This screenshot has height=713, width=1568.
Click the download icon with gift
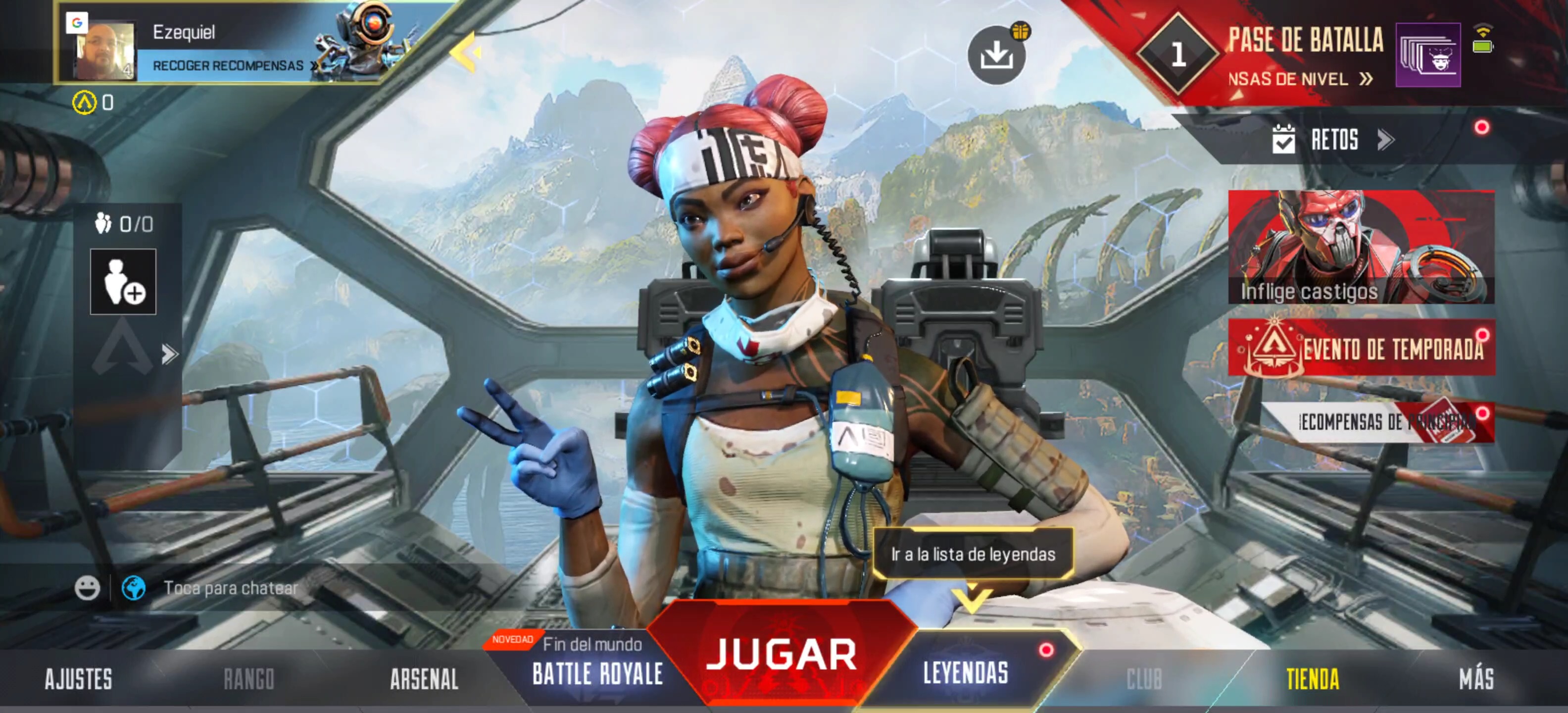[996, 55]
